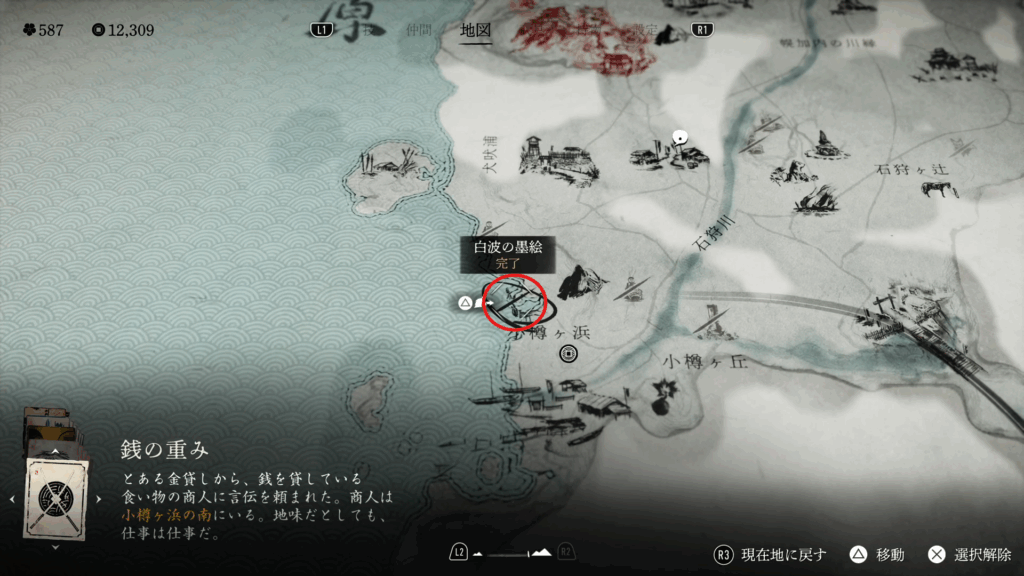
Task: Cycle quest cards with the down arrow
Action: coord(54,547)
